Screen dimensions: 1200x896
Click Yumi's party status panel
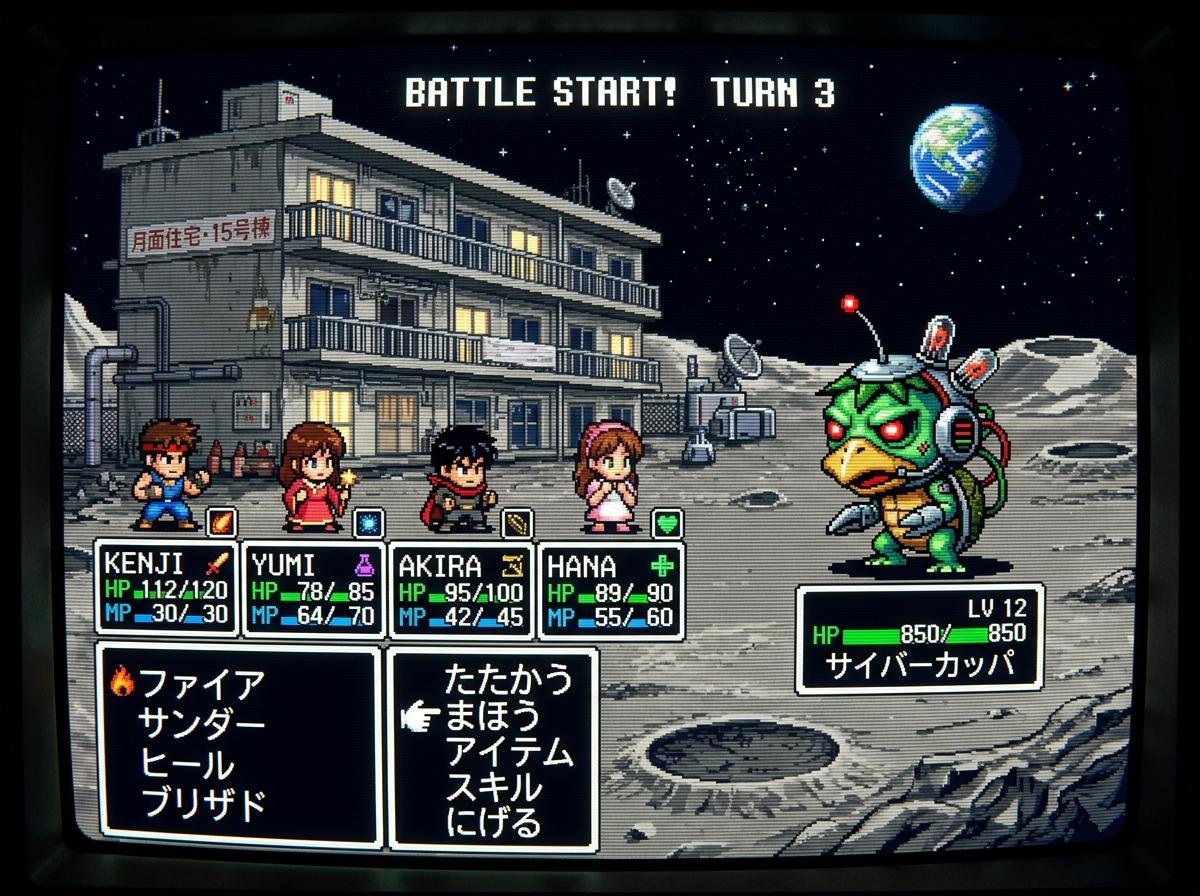click(313, 589)
